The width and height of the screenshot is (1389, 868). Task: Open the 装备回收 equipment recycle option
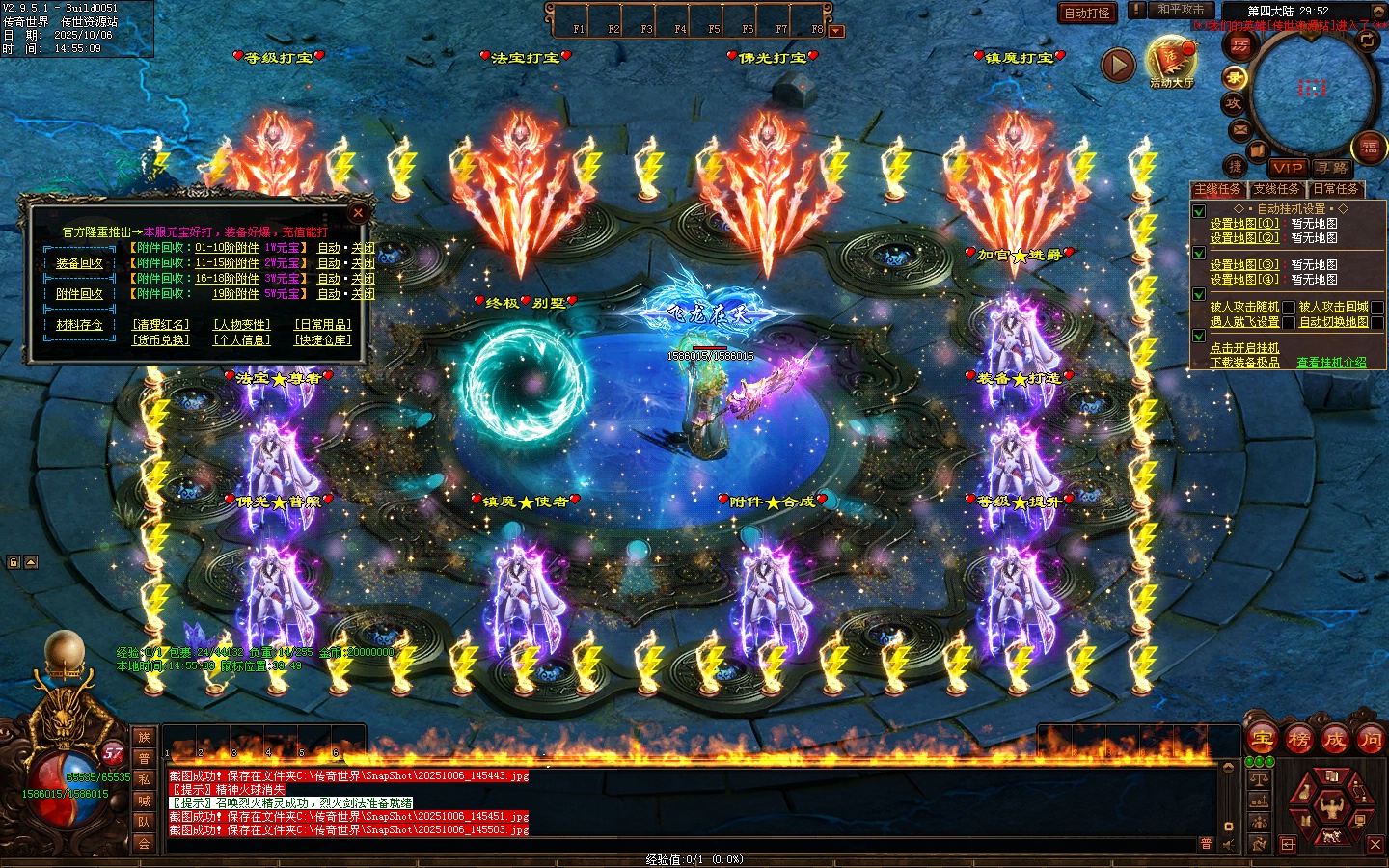pos(79,263)
